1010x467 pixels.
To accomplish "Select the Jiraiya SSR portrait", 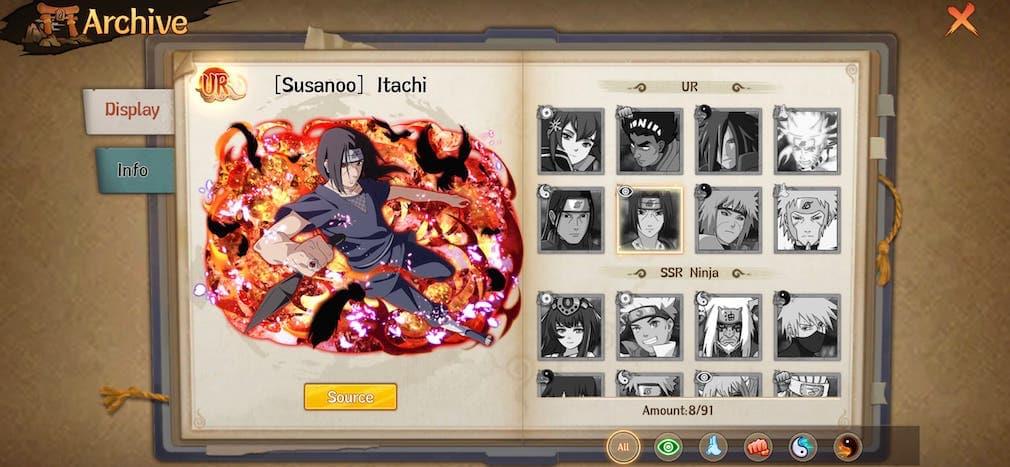I will (x=728, y=326).
